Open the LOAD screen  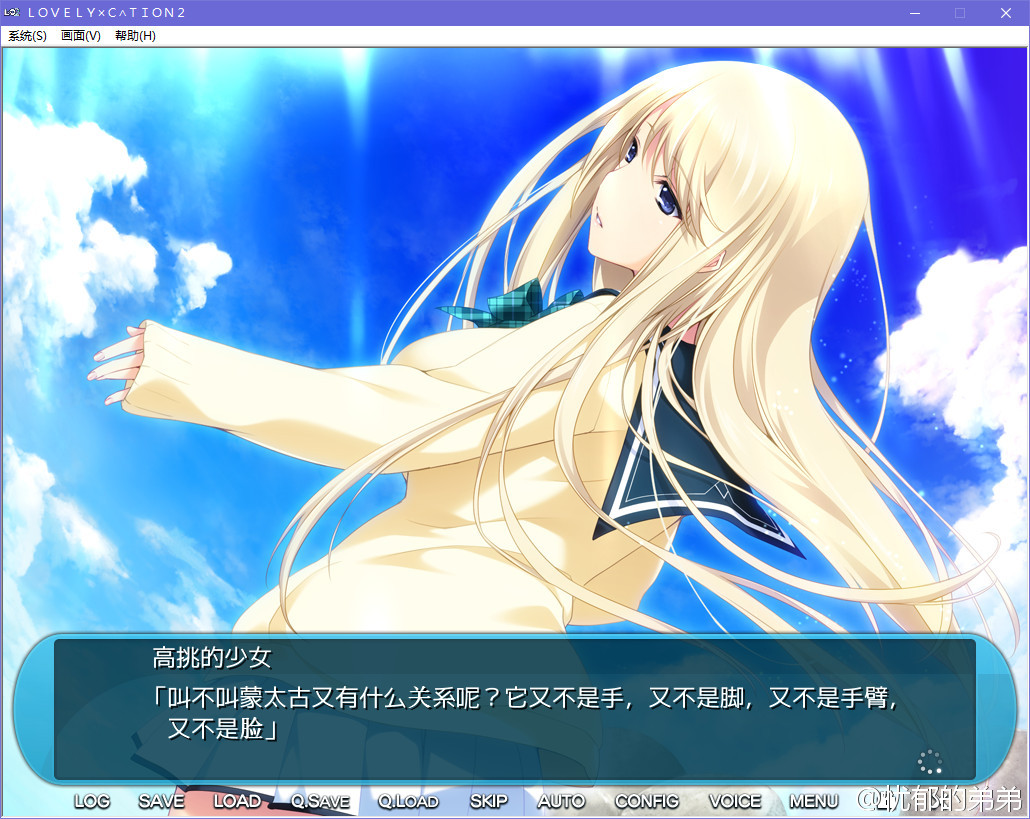(x=237, y=801)
